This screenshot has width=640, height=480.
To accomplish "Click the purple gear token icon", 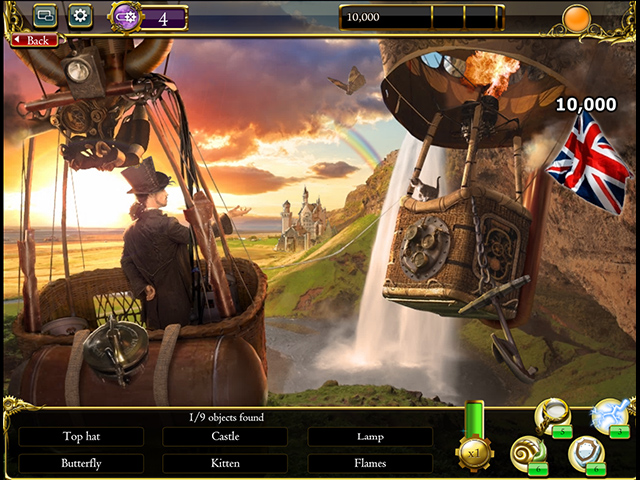I will click(x=125, y=17).
